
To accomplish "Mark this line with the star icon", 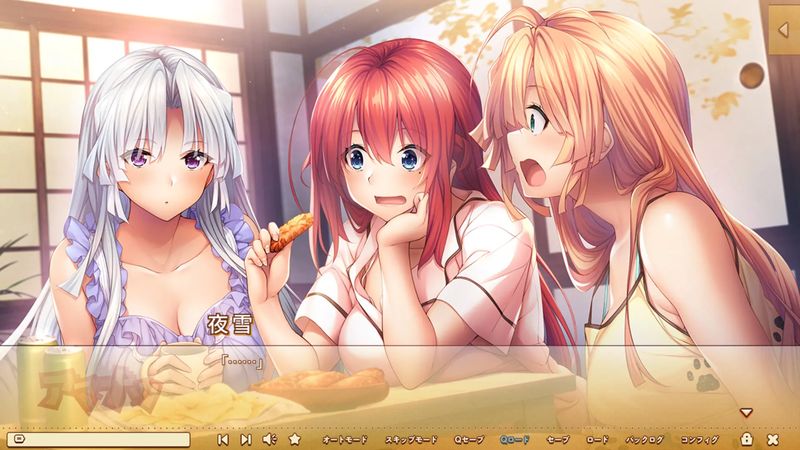I will click(x=294, y=439).
